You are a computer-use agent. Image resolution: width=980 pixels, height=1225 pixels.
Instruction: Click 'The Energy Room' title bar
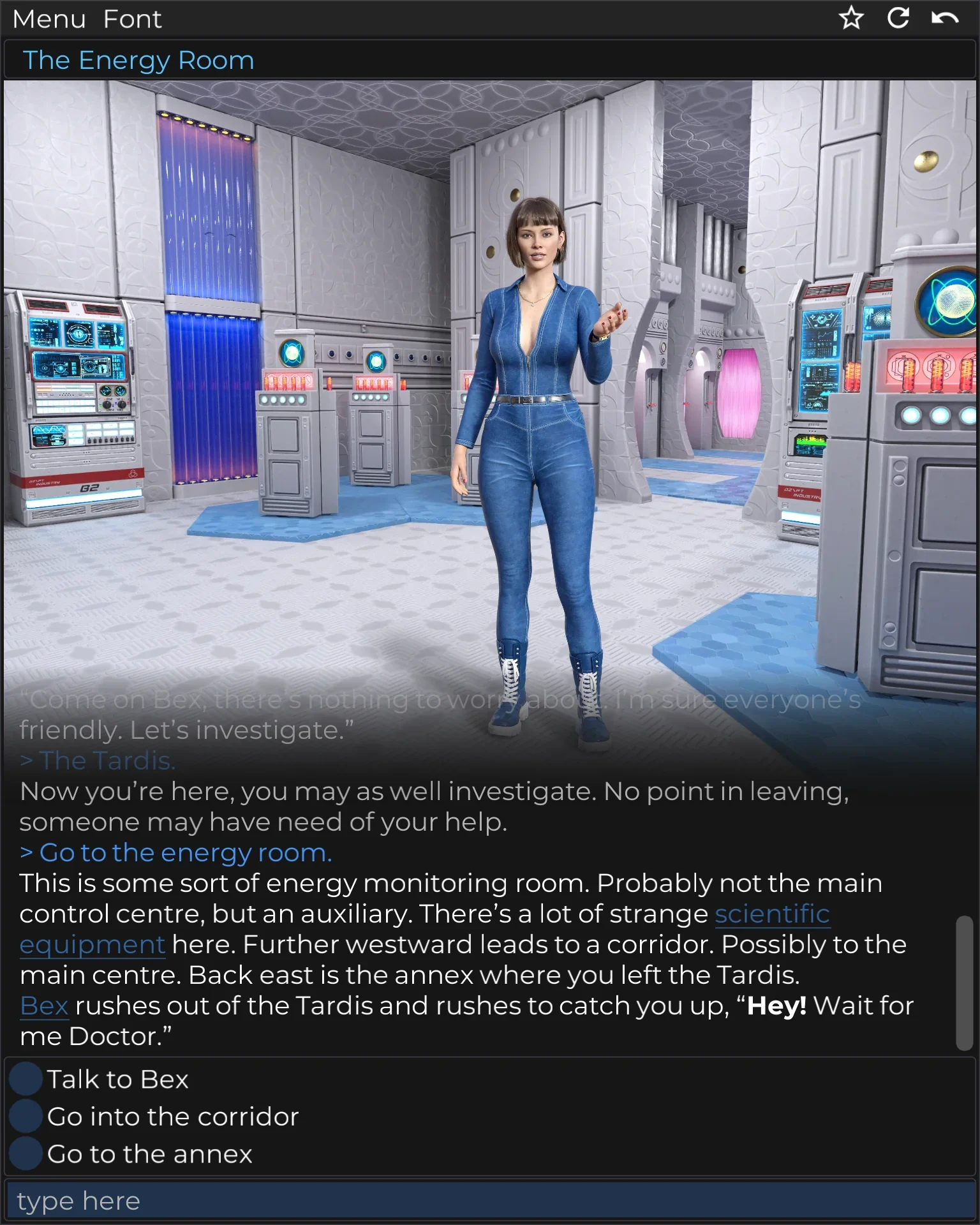coord(140,59)
